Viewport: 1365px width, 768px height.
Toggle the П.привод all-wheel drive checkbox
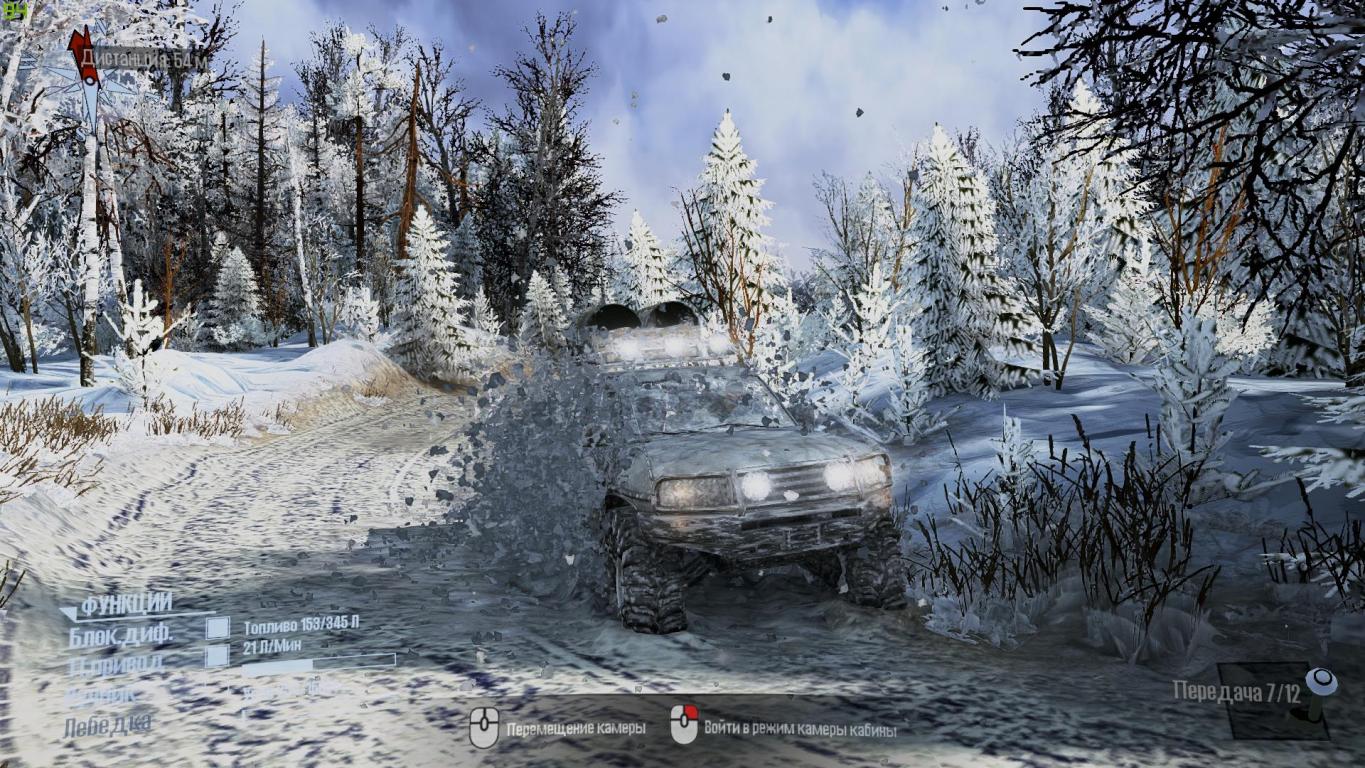(217, 656)
